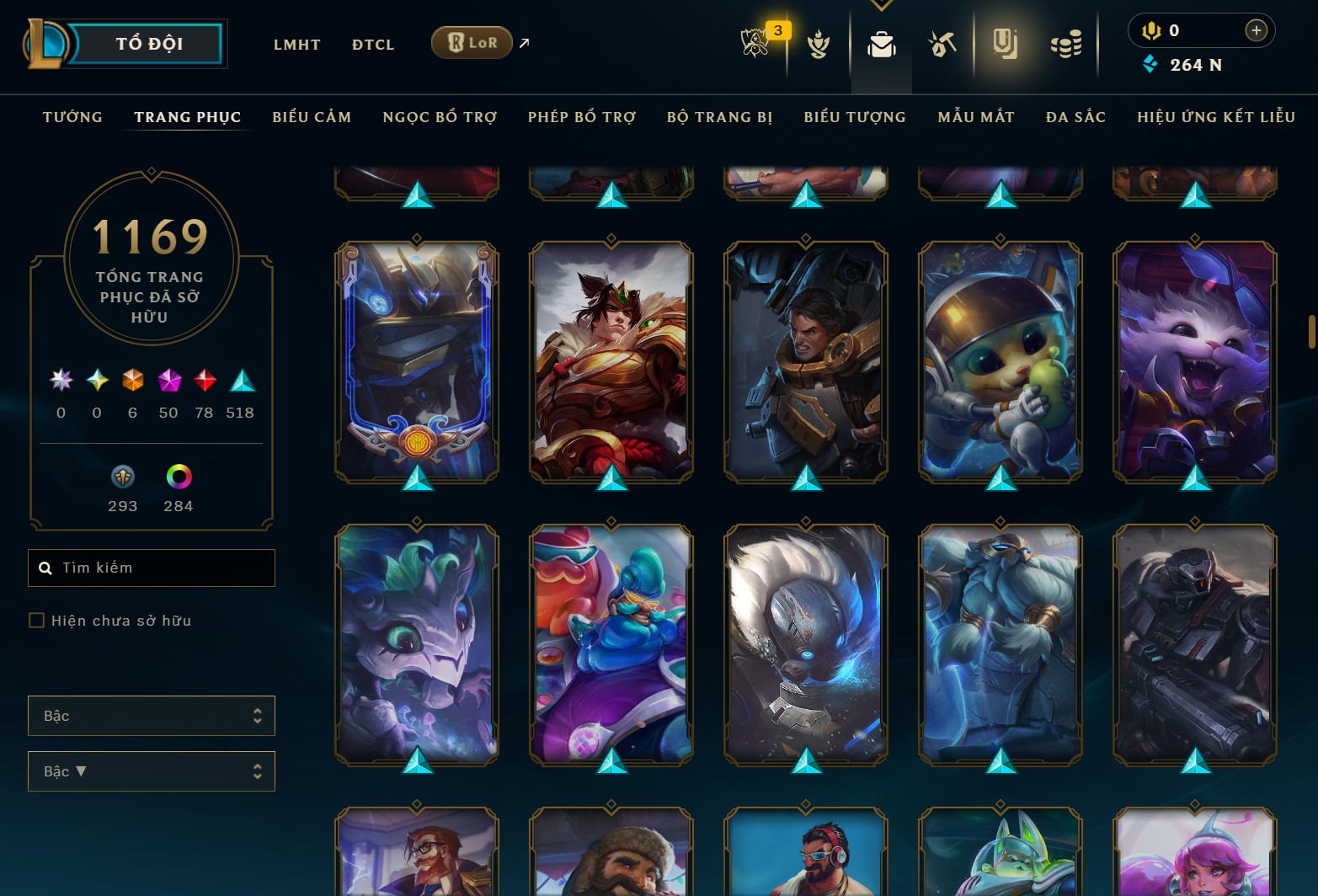Click the blue essence icon showing 264 N
Viewport: 1318px width, 896px height.
click(1150, 64)
